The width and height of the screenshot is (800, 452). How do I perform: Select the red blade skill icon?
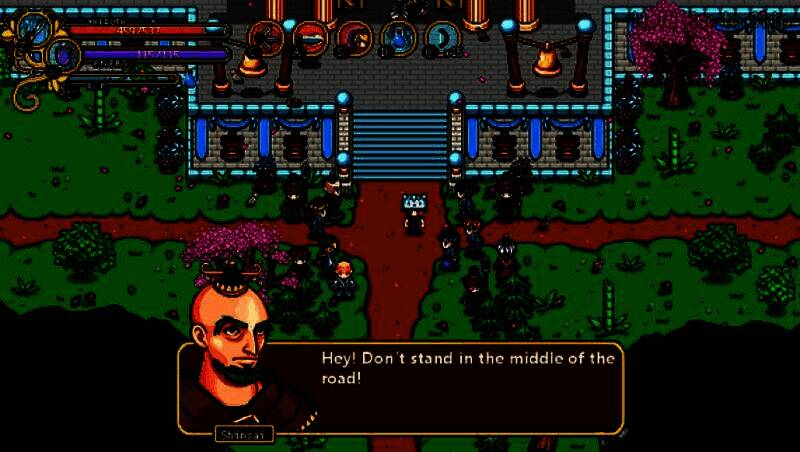point(310,39)
